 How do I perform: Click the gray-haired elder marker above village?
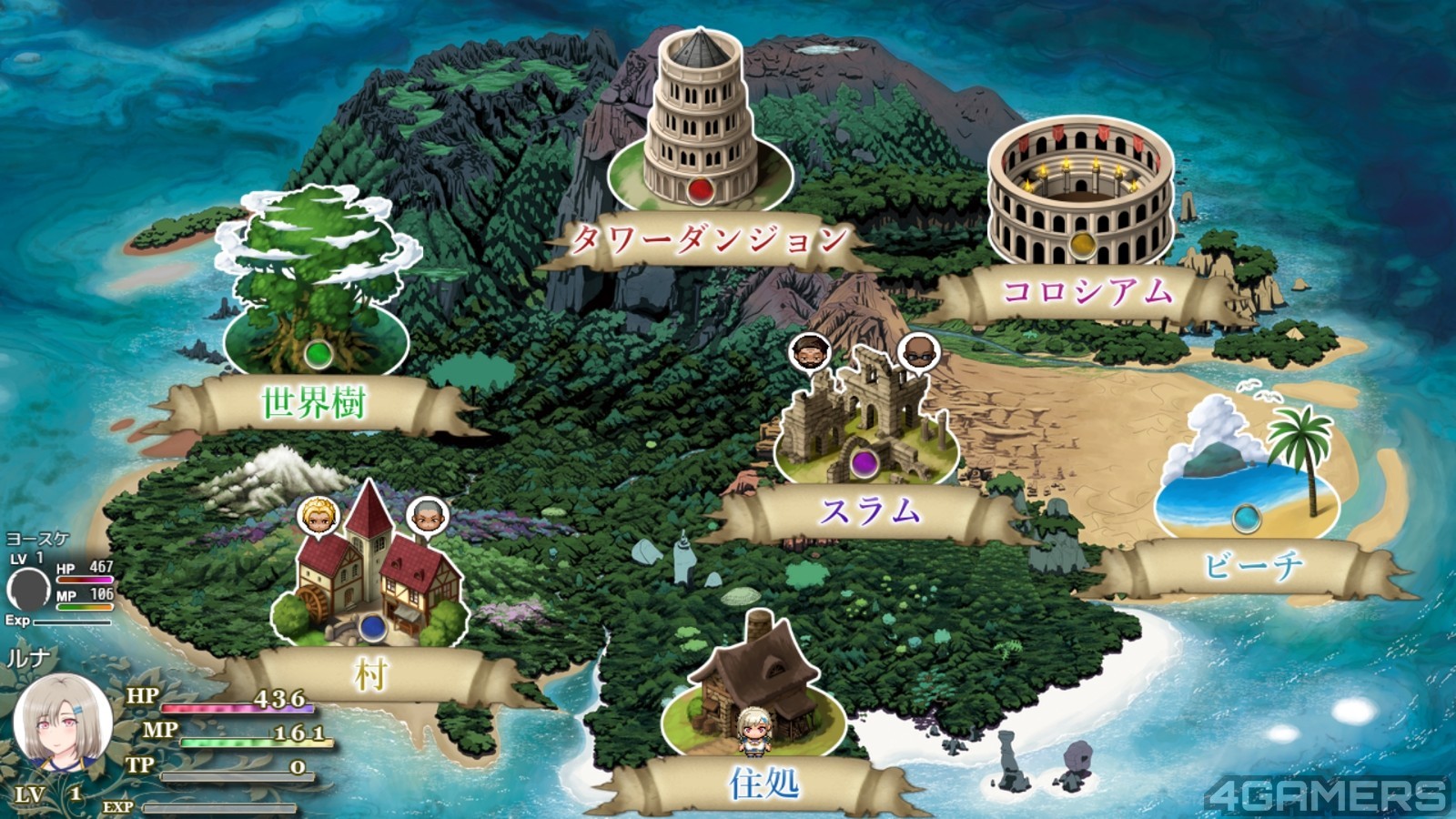(x=427, y=516)
